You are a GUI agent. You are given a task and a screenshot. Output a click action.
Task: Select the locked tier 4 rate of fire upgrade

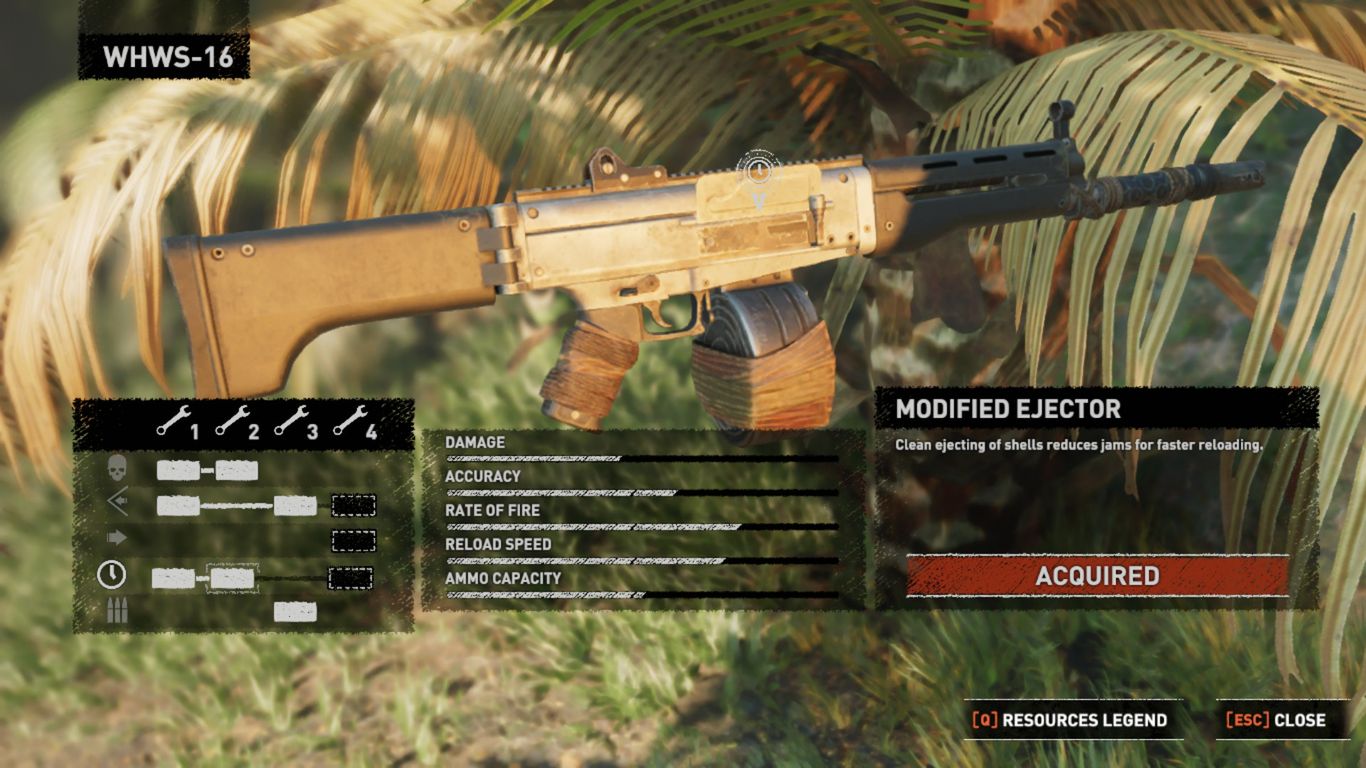(353, 541)
